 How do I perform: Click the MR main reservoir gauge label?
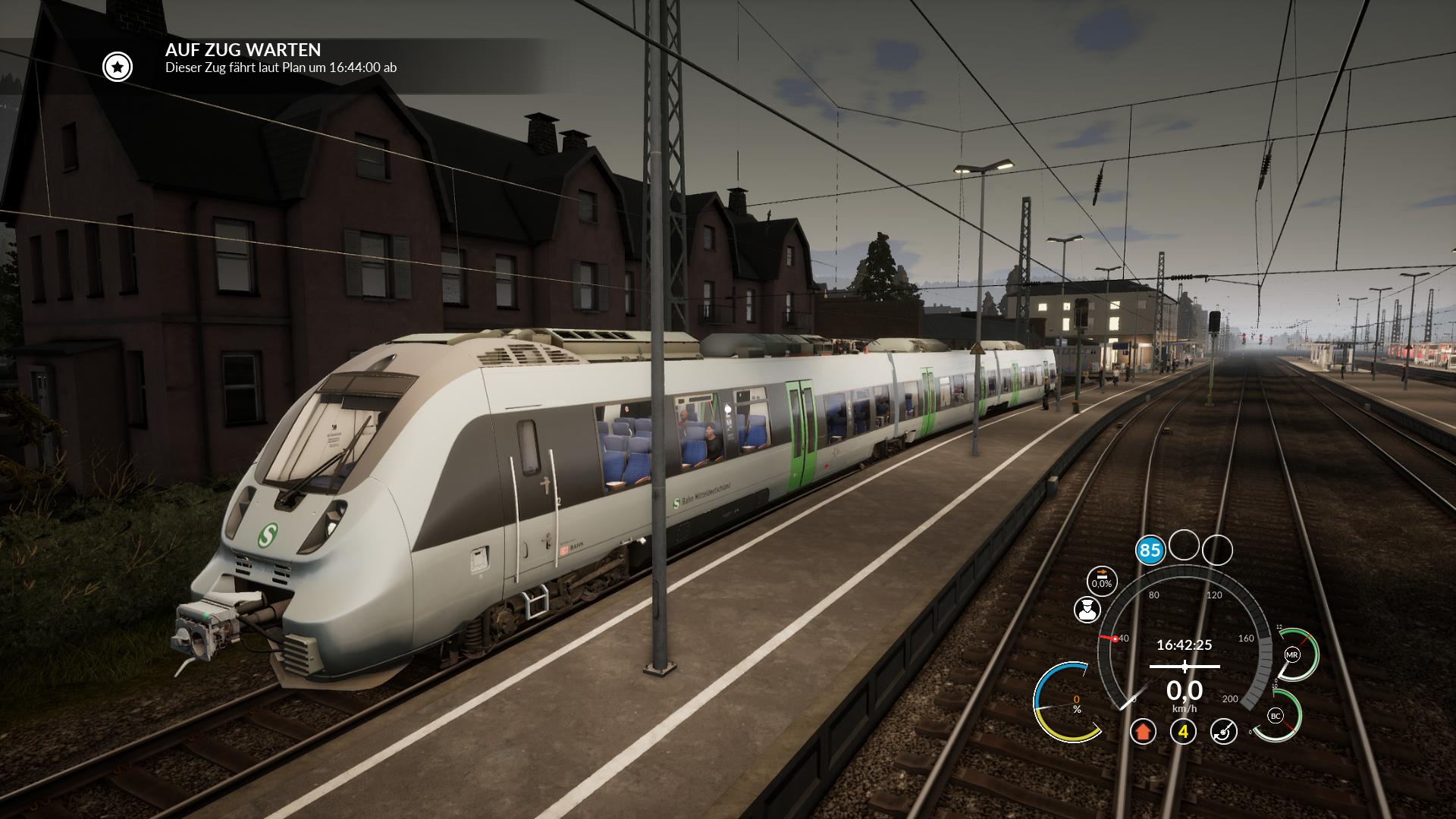(x=1292, y=654)
